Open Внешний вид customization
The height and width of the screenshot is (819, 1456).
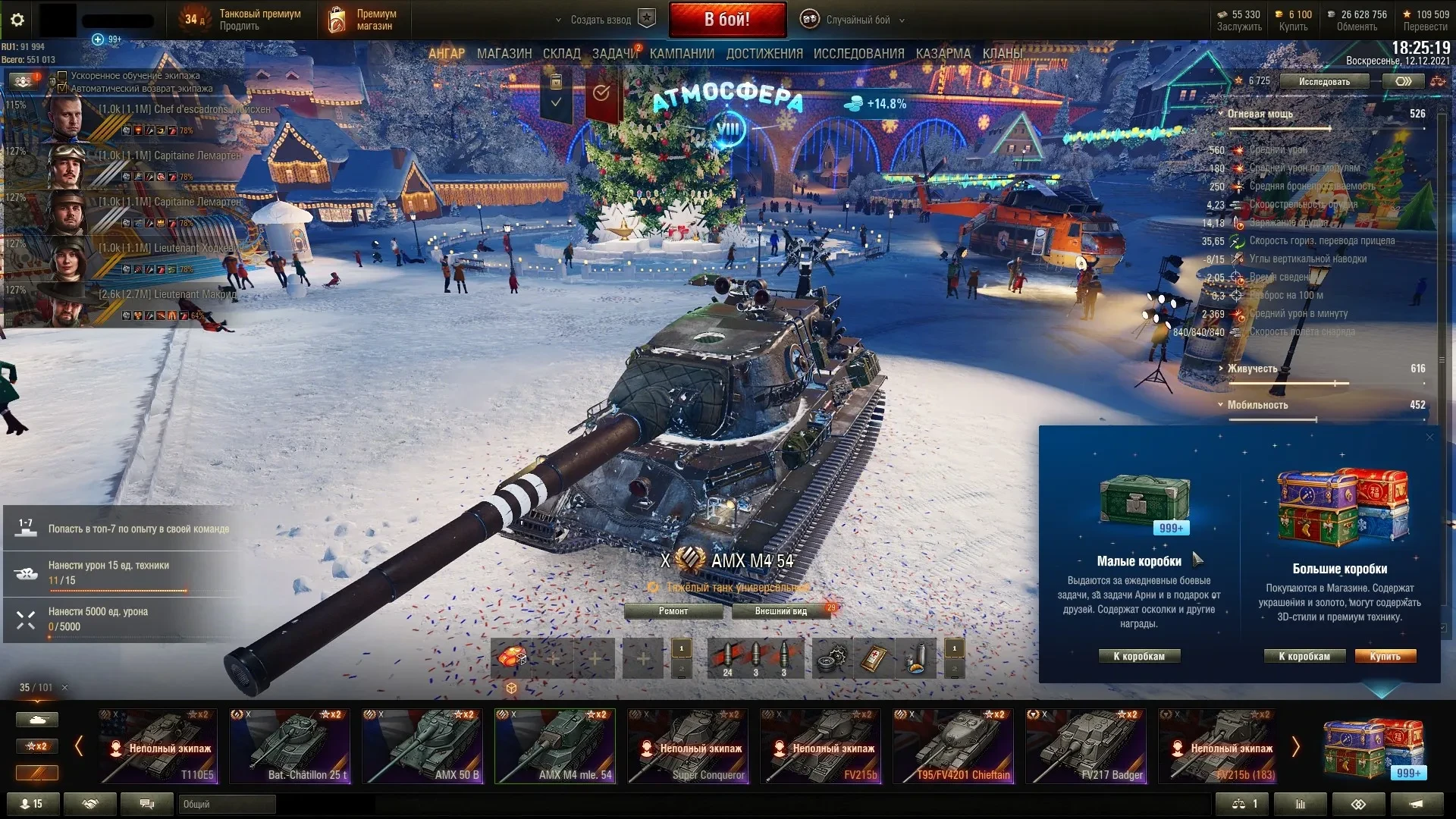pos(780,611)
